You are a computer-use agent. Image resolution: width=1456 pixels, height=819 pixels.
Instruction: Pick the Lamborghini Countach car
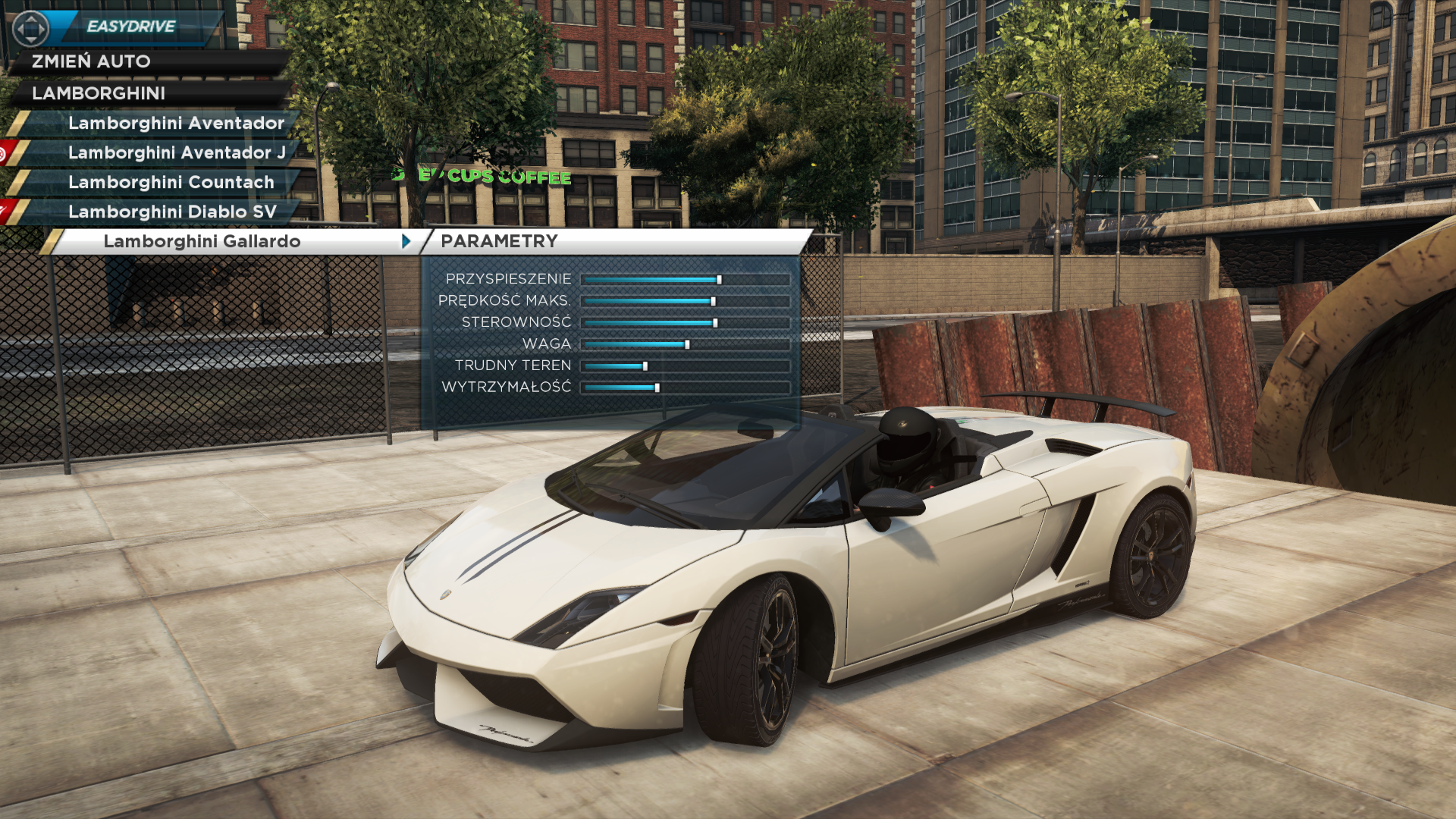[171, 182]
